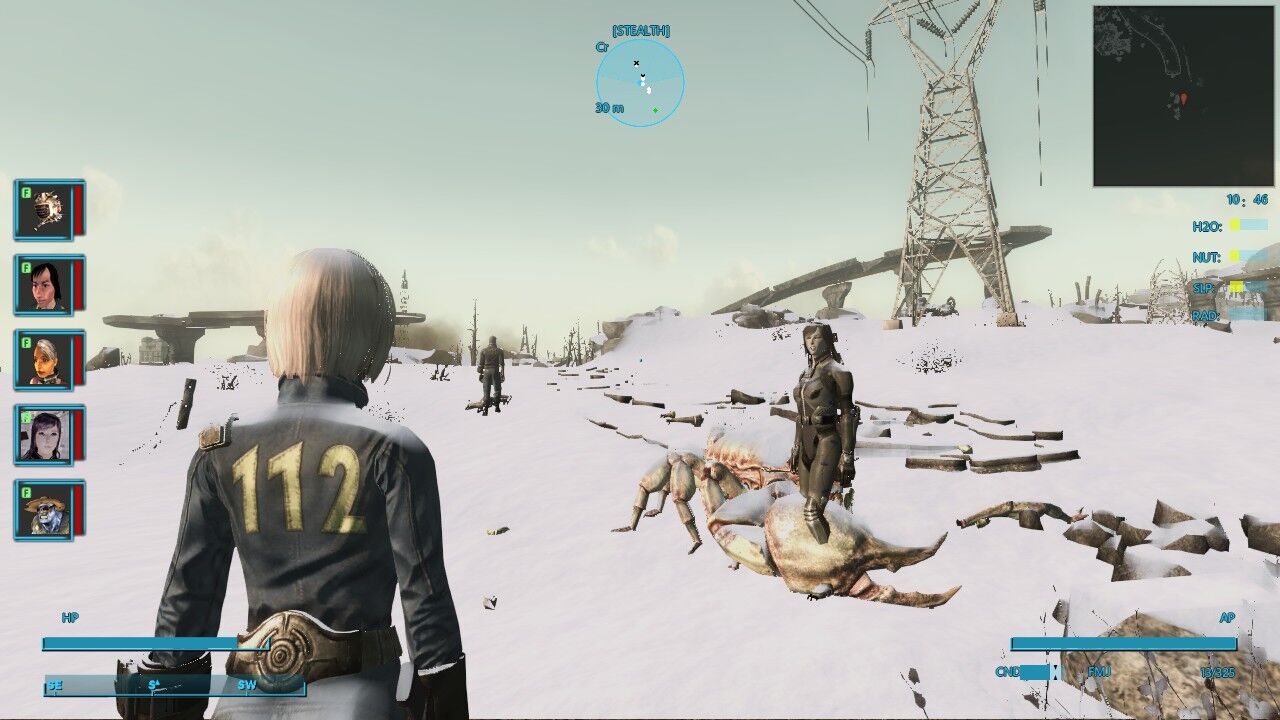Click the SW marker on the compass strip
The width and height of the screenshot is (1280, 720).
pos(246,687)
